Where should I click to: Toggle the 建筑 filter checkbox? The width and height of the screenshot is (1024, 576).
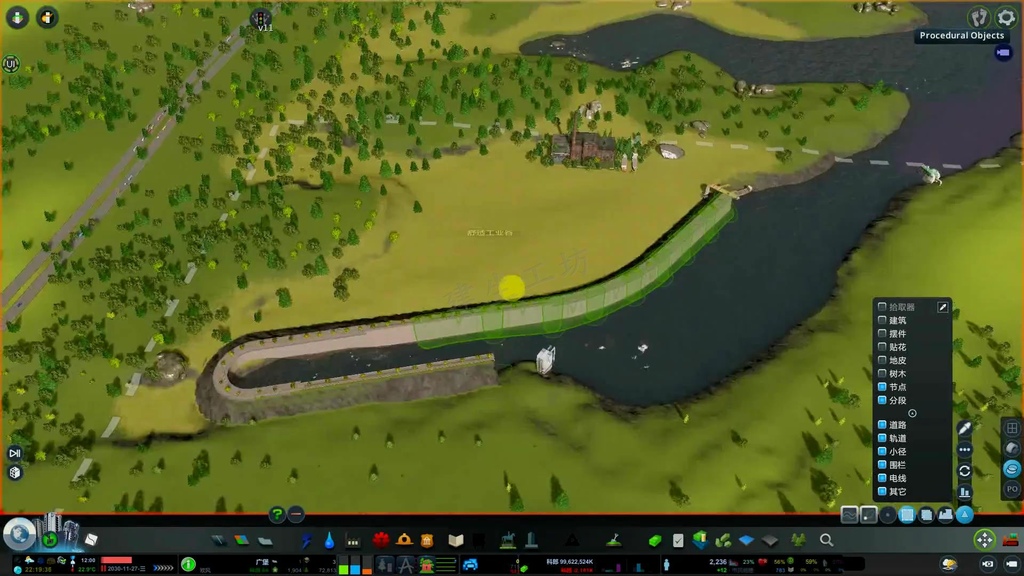click(x=882, y=320)
